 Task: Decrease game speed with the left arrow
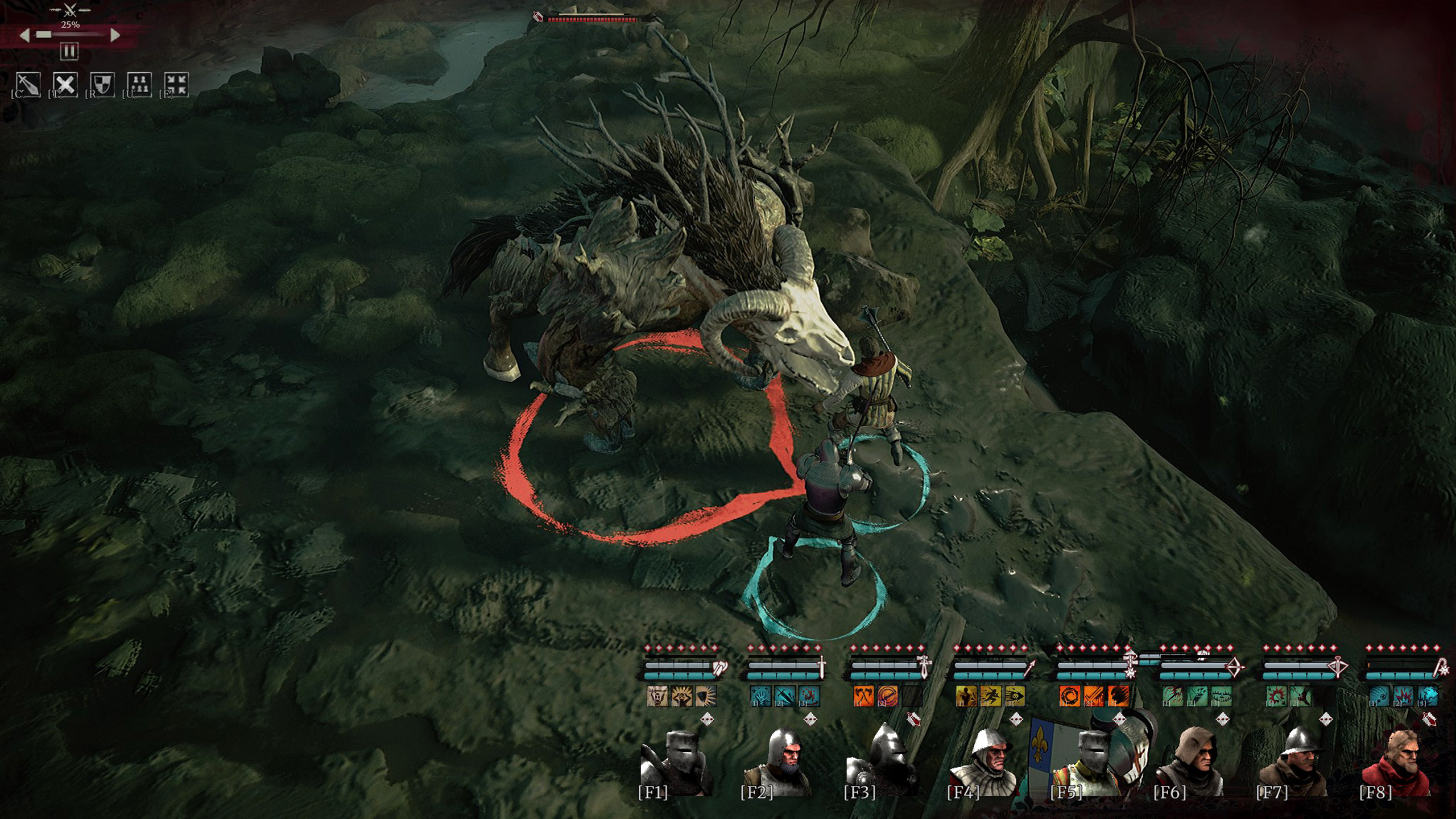(x=24, y=35)
